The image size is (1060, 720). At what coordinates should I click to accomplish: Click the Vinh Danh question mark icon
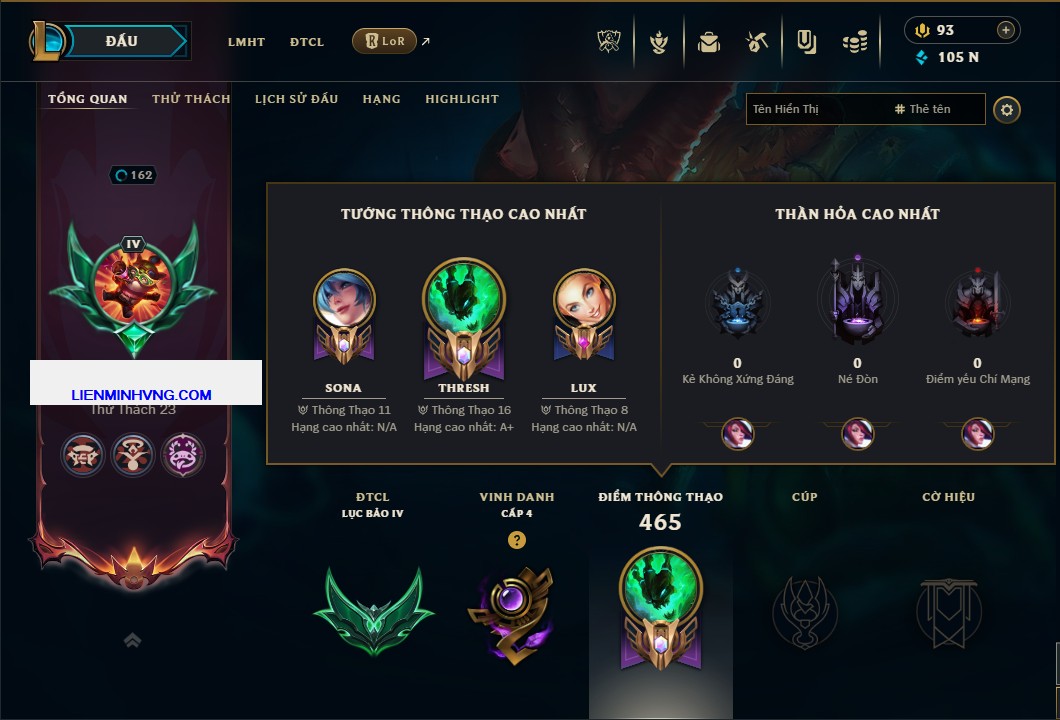tap(516, 540)
